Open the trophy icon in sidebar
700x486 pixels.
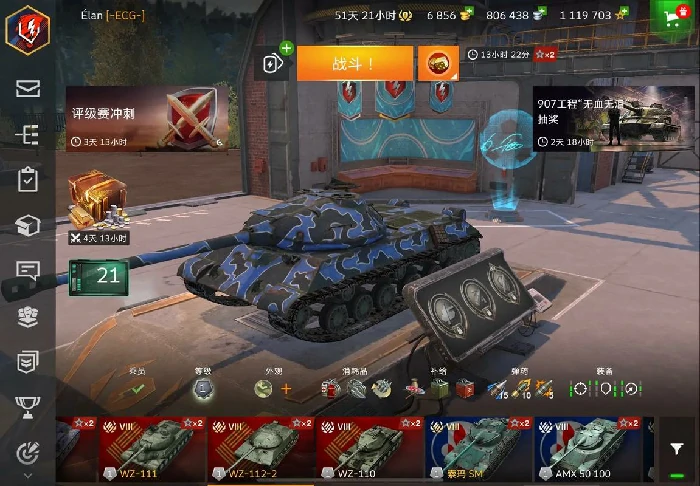(x=28, y=405)
